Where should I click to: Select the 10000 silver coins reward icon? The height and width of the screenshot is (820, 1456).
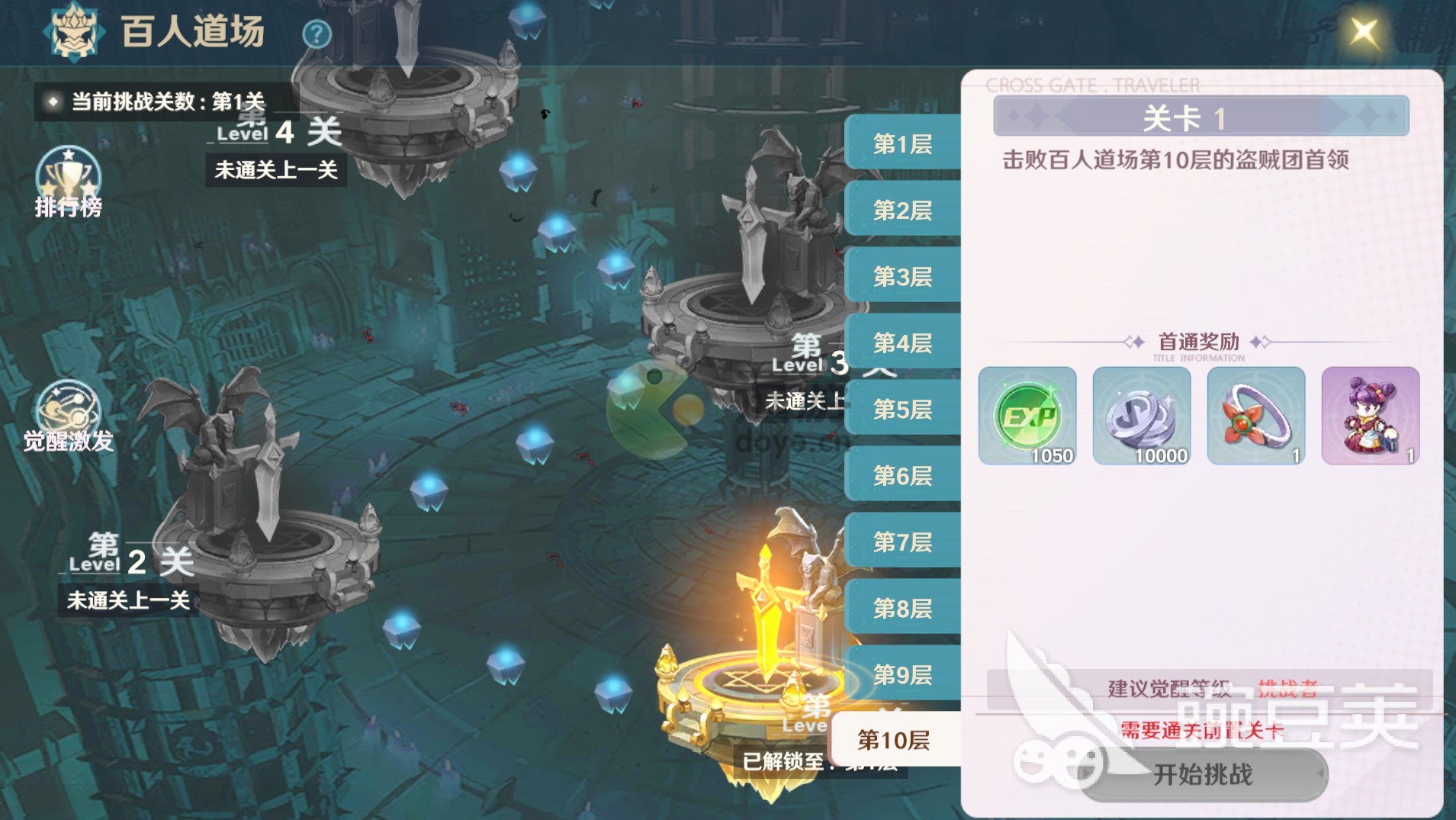[x=1142, y=416]
